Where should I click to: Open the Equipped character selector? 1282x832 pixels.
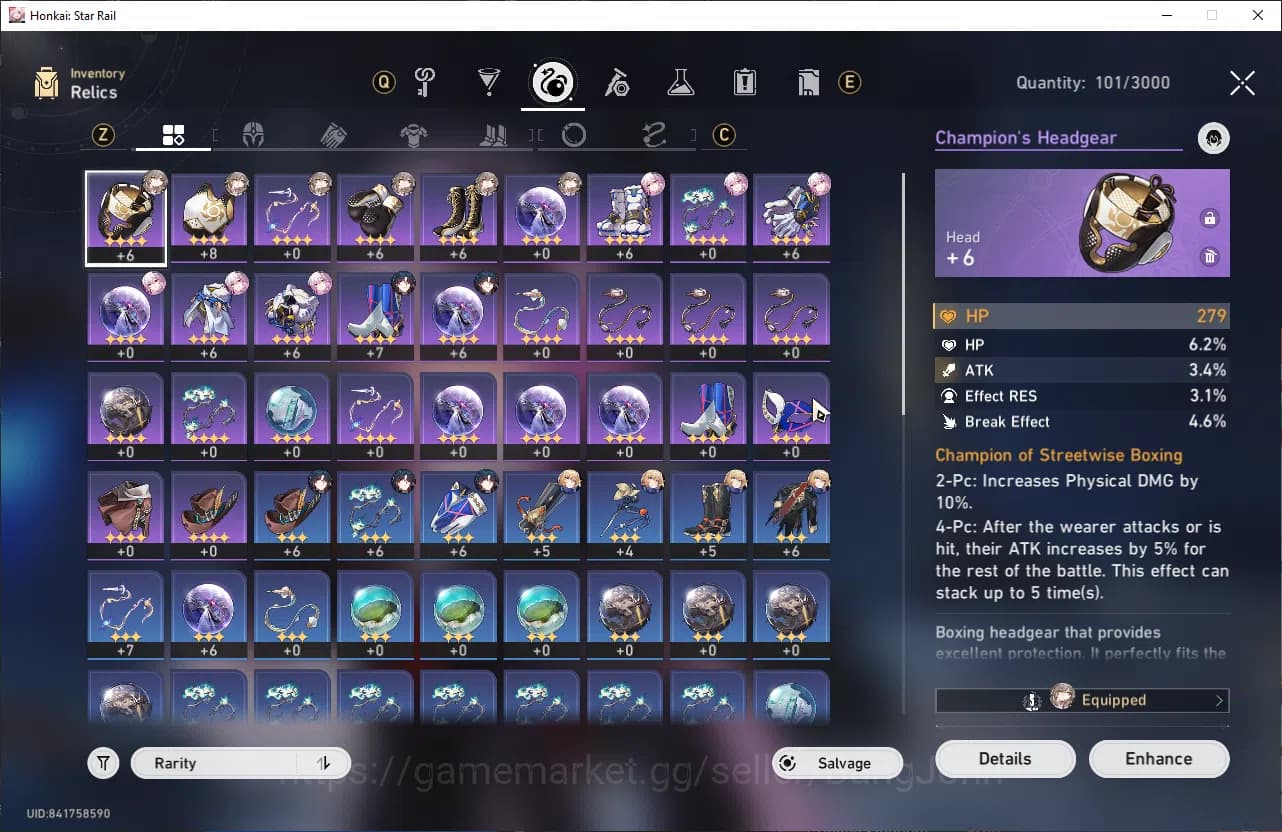point(1082,700)
